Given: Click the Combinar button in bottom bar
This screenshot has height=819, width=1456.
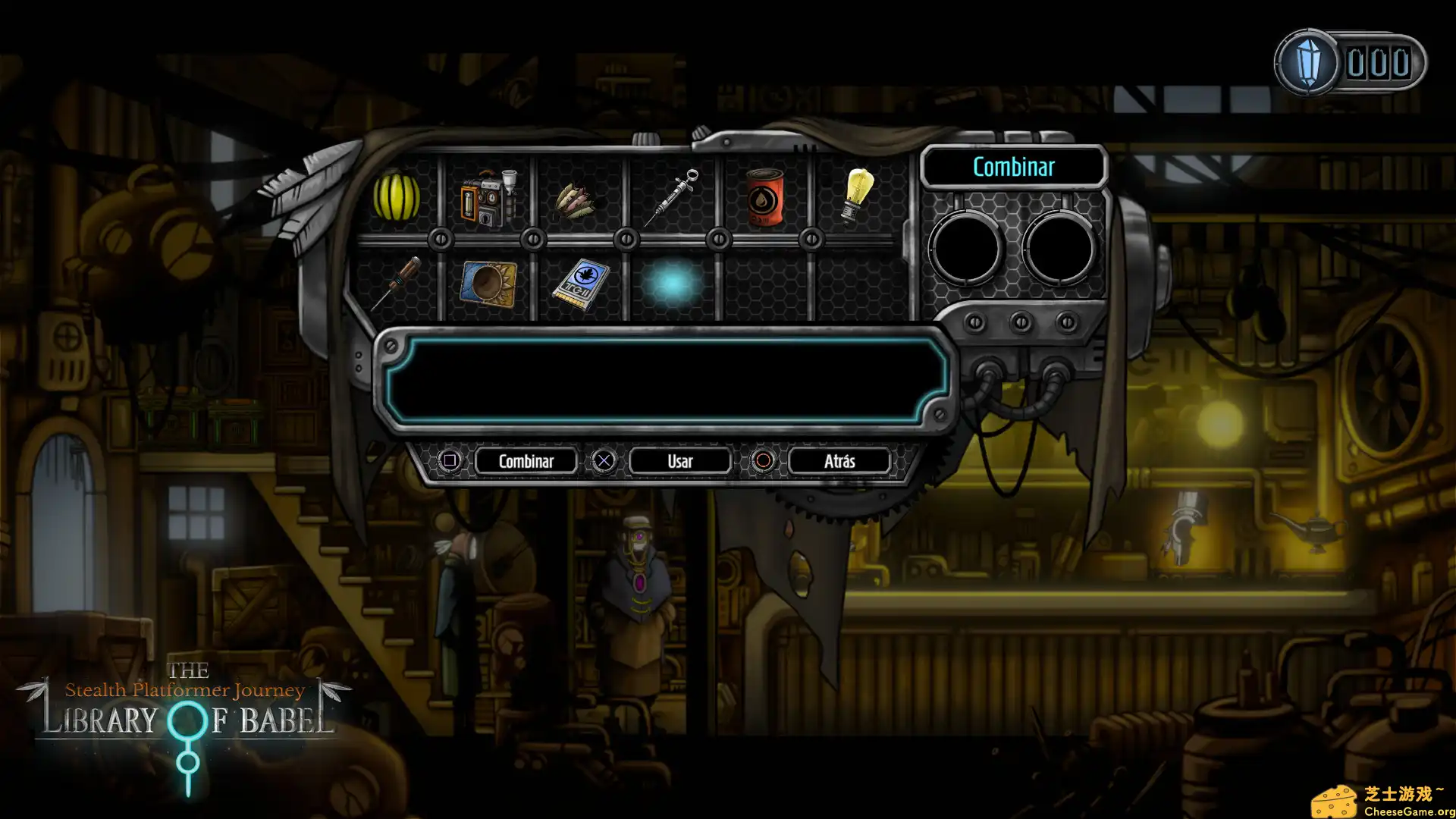Looking at the screenshot, I should pos(526,461).
